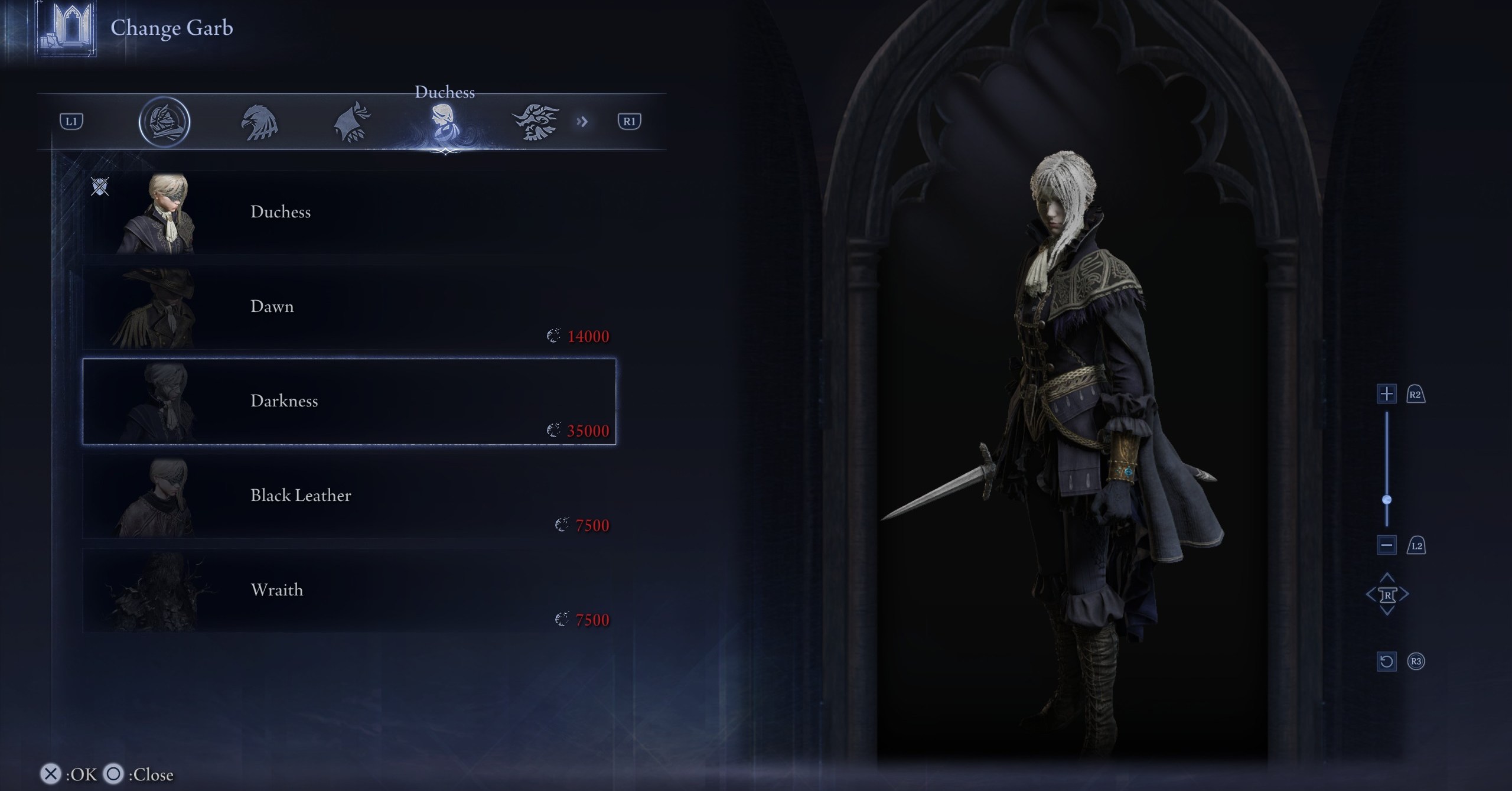Click the Change Garb wardrobe icon
This screenshot has height=791, width=1512.
(67, 28)
